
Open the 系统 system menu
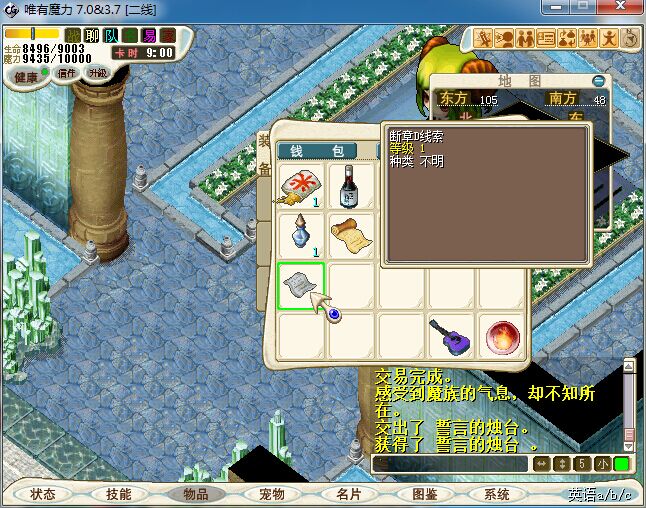[x=497, y=494]
